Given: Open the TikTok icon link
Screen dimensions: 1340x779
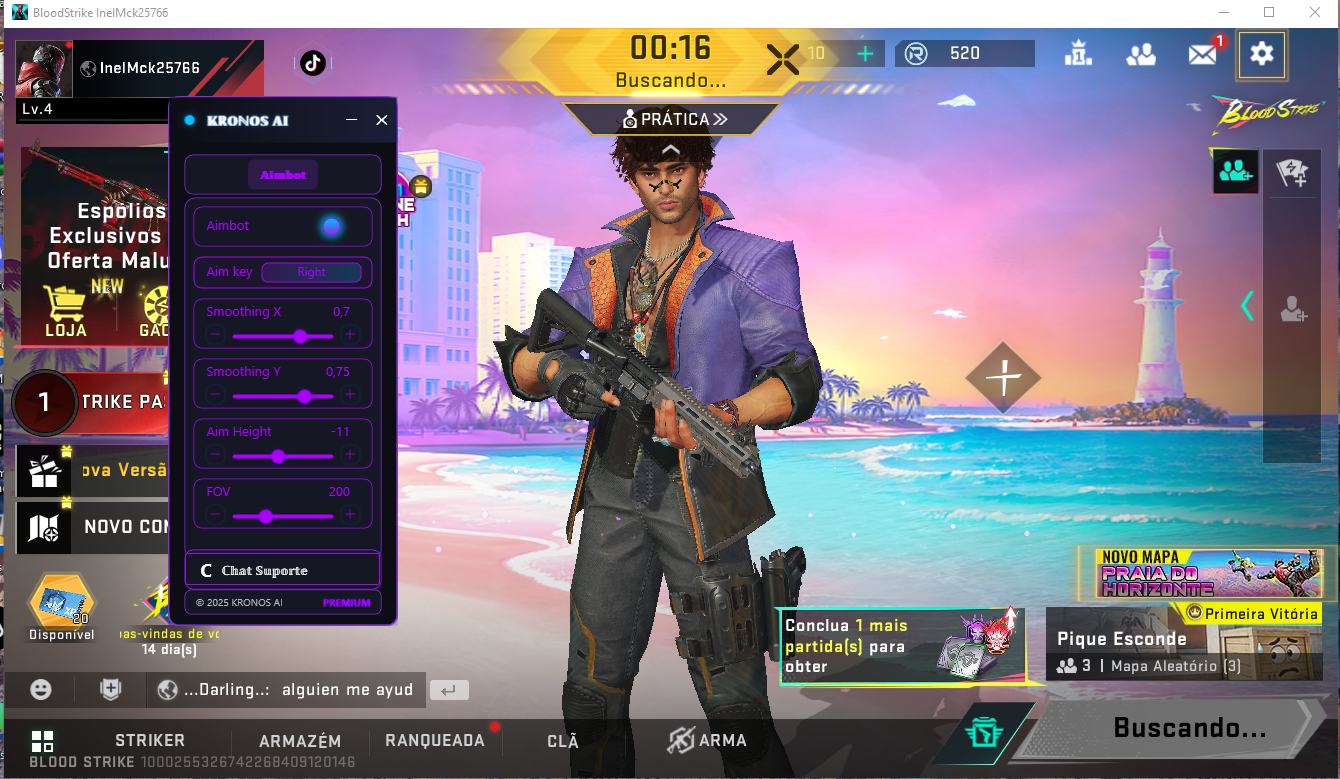Looking at the screenshot, I should click(x=312, y=63).
